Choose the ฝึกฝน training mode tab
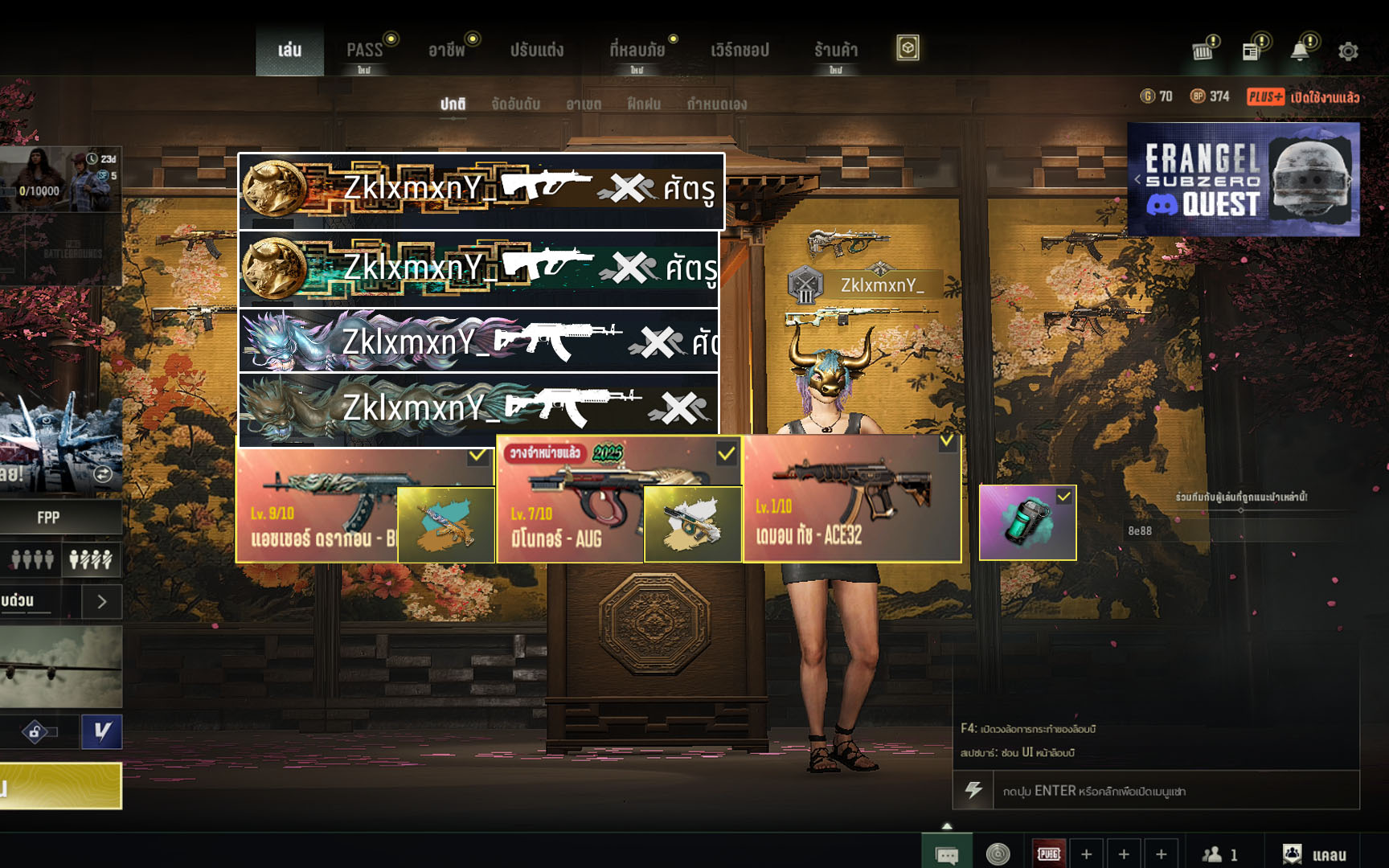This screenshot has height=868, width=1389. point(644,104)
